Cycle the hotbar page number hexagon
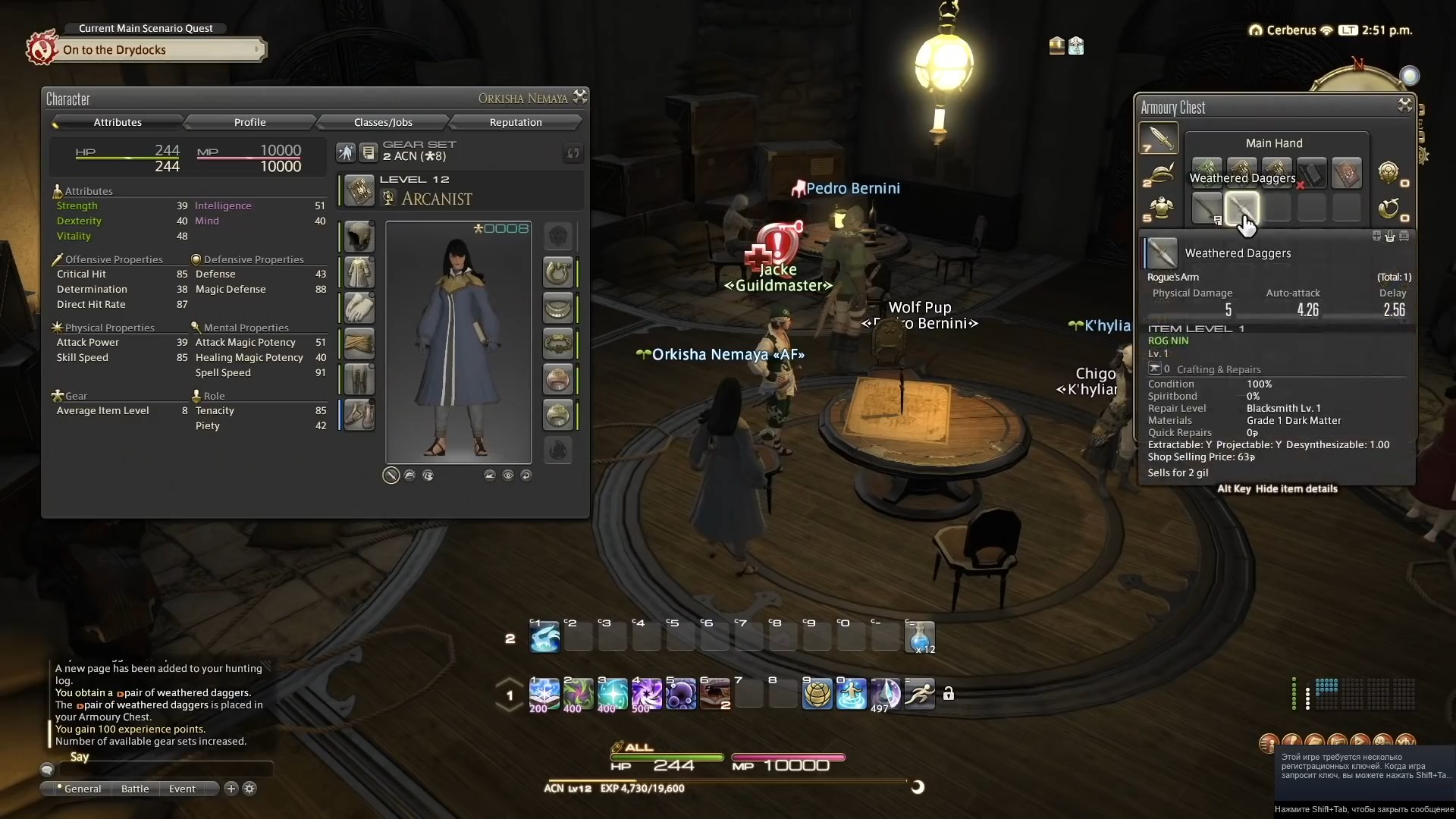Viewport: 1456px width, 819px height. click(x=508, y=695)
